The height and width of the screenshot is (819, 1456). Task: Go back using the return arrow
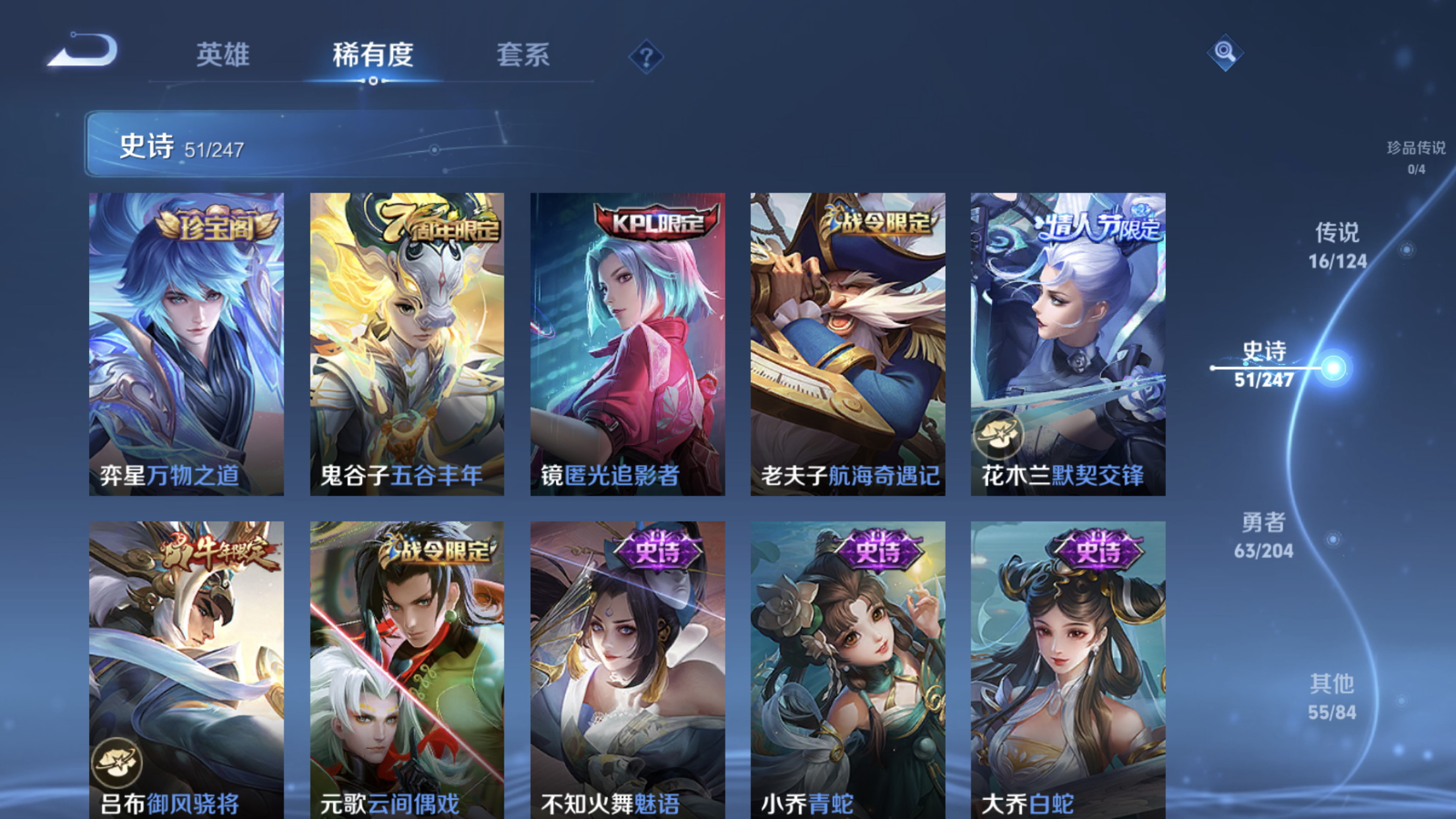(84, 51)
